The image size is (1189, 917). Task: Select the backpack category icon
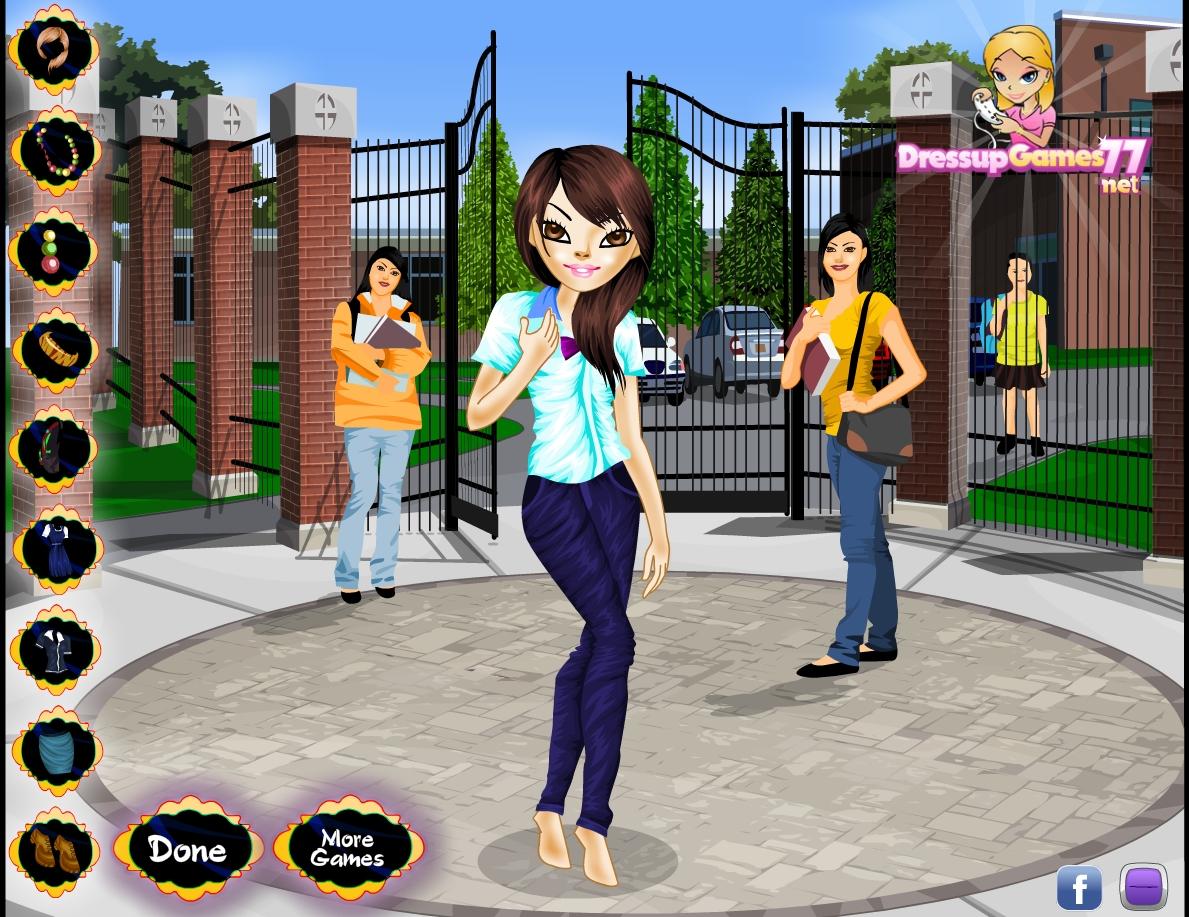[55, 448]
